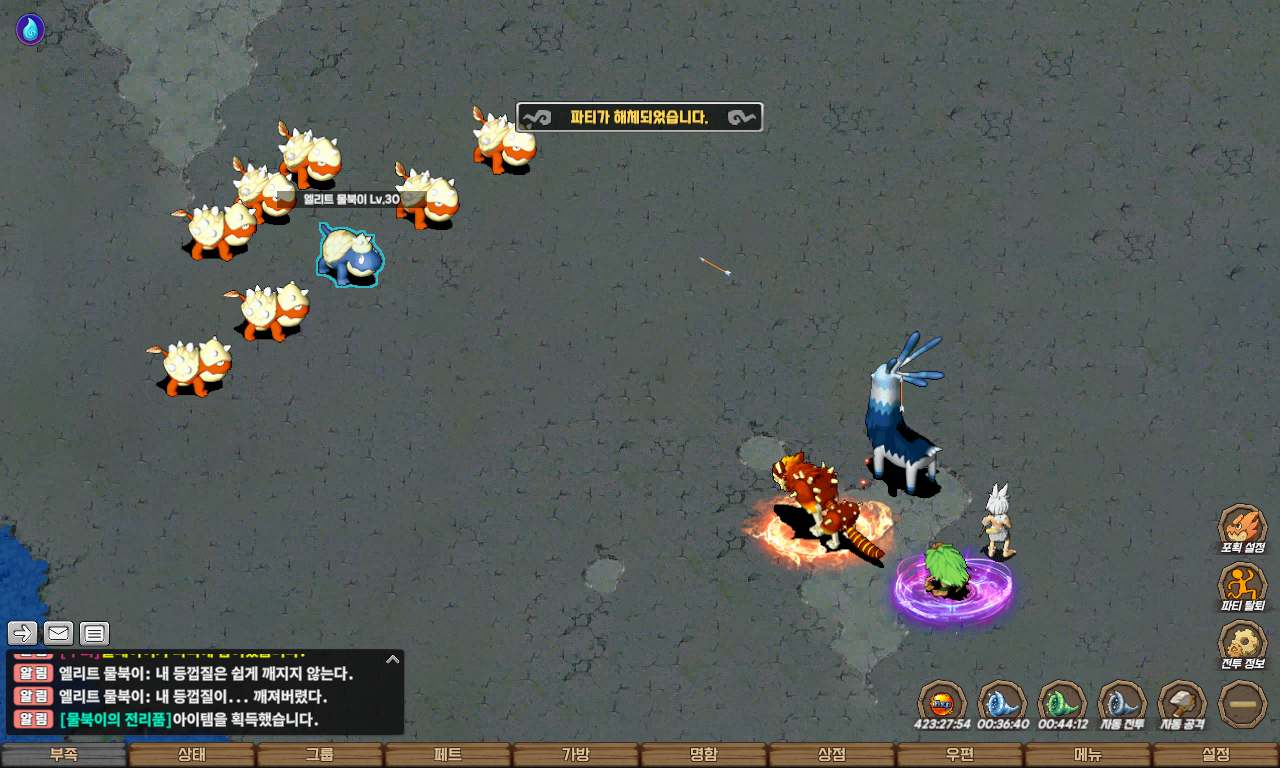Open the 상점 (Shop) menu

click(x=831, y=755)
